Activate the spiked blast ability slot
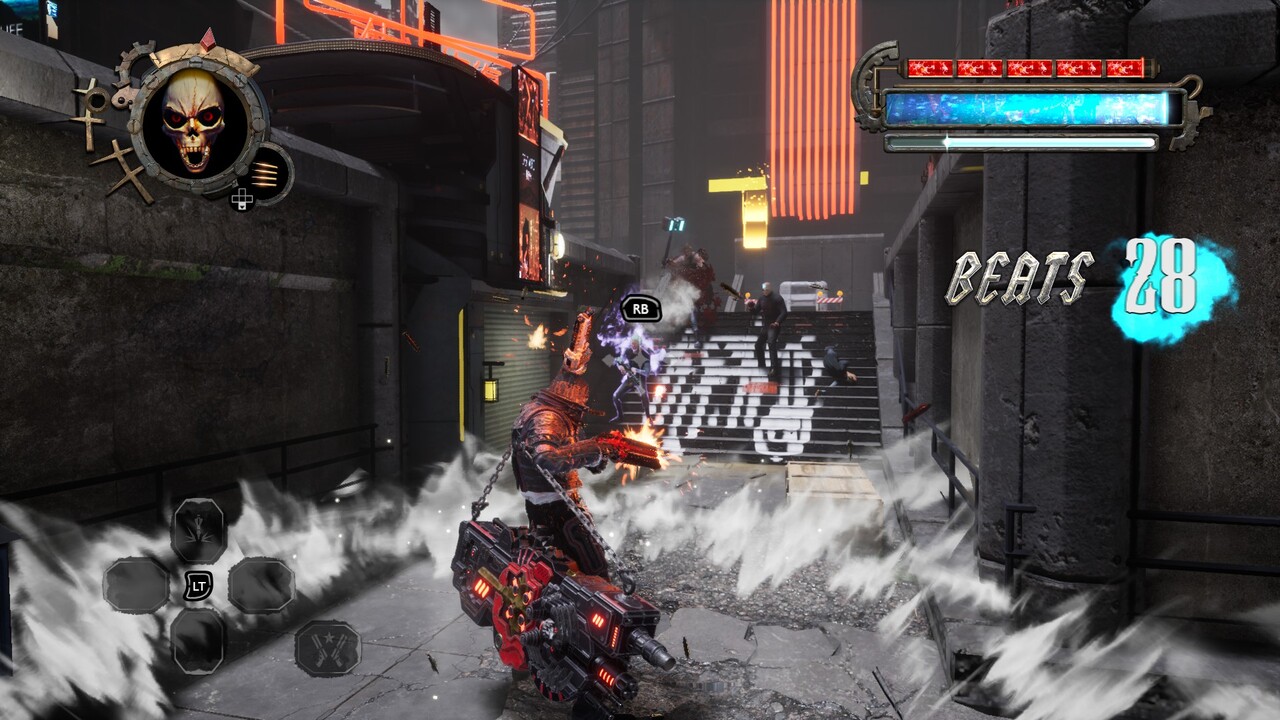 (198, 530)
